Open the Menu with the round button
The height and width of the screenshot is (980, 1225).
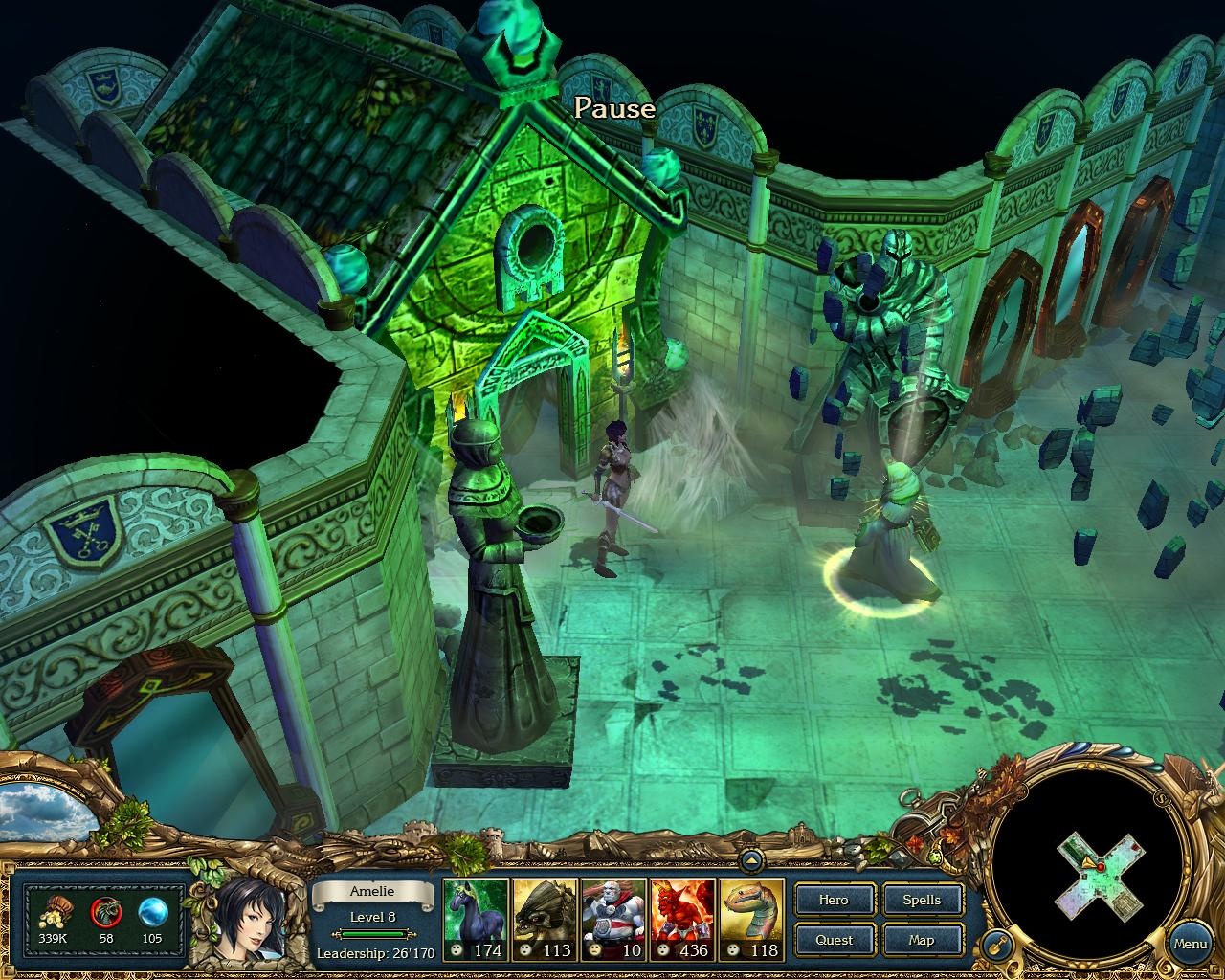tap(1190, 943)
